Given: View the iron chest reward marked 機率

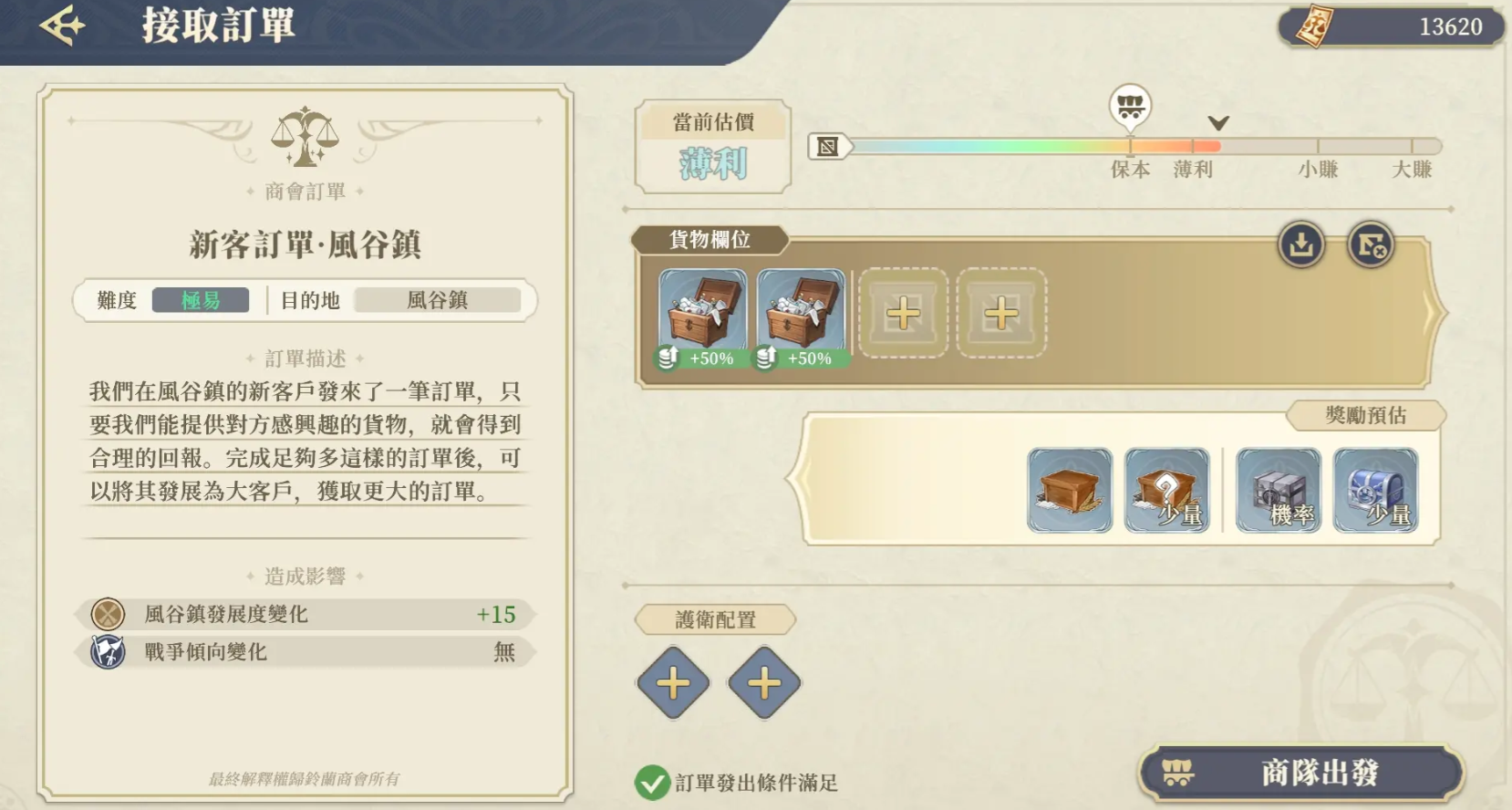Looking at the screenshot, I should point(1278,490).
